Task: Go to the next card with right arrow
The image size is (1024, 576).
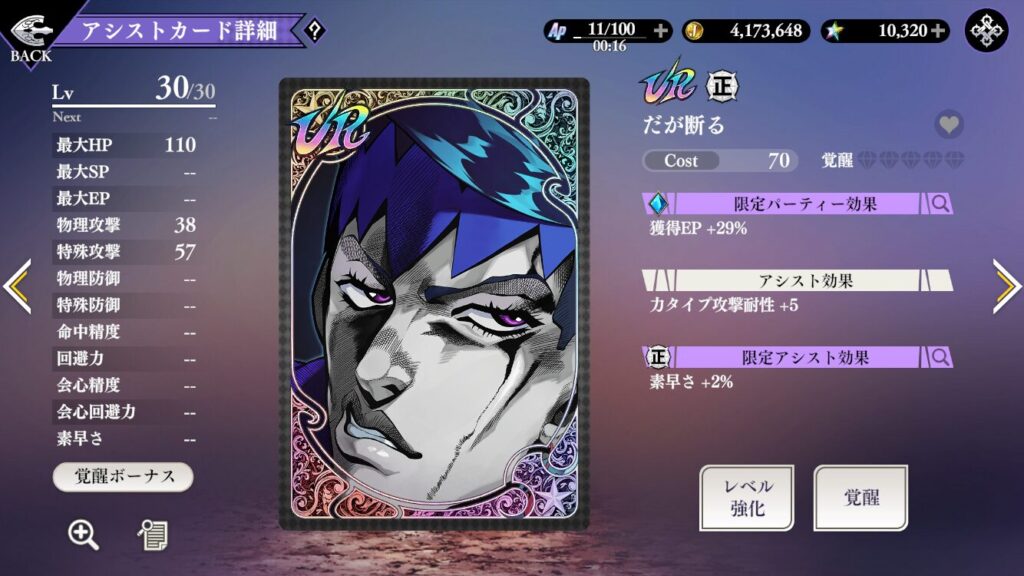Action: coord(1006,287)
